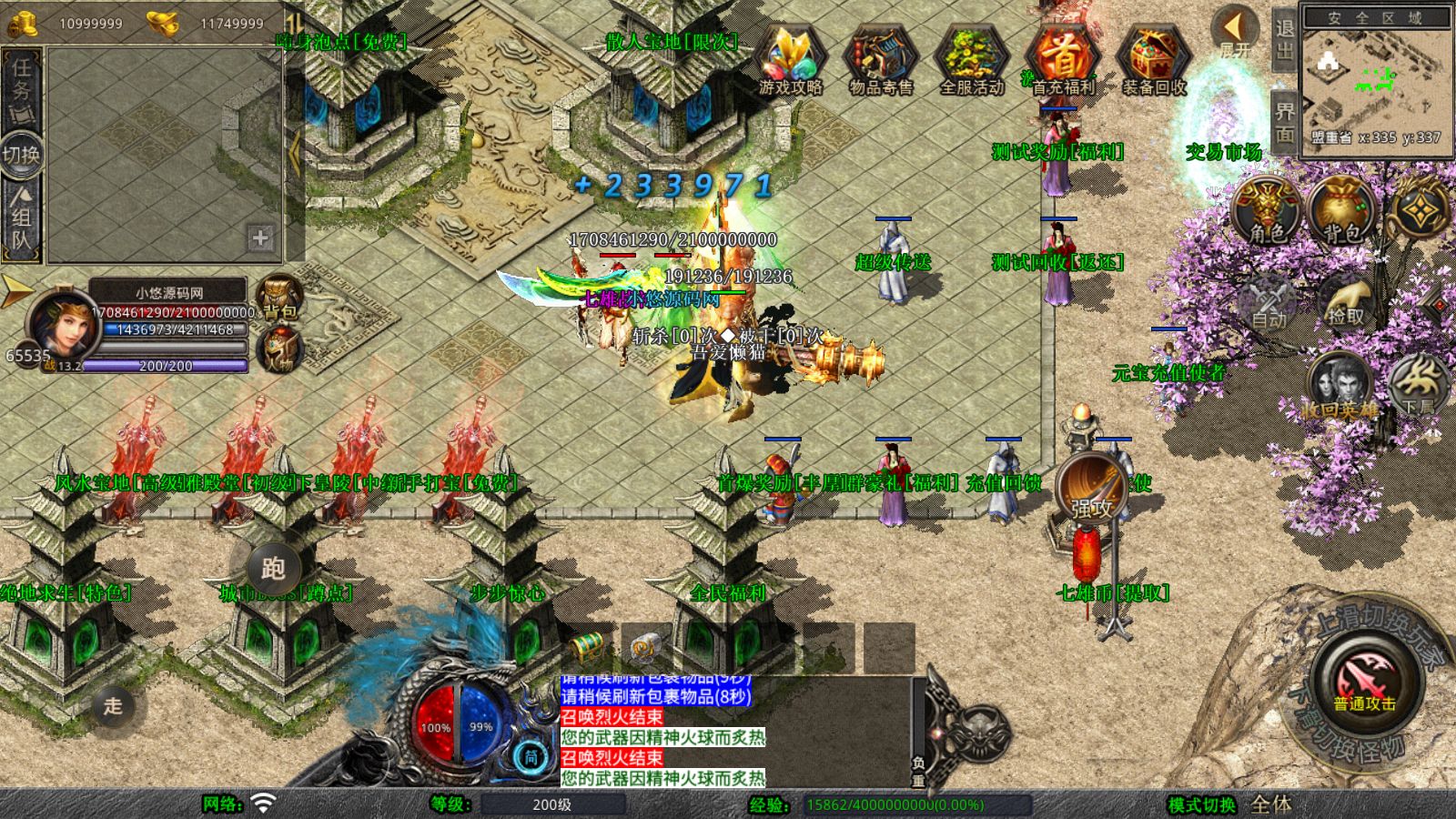
Task: Click the green treasure chest quick slot
Action: tap(587, 647)
